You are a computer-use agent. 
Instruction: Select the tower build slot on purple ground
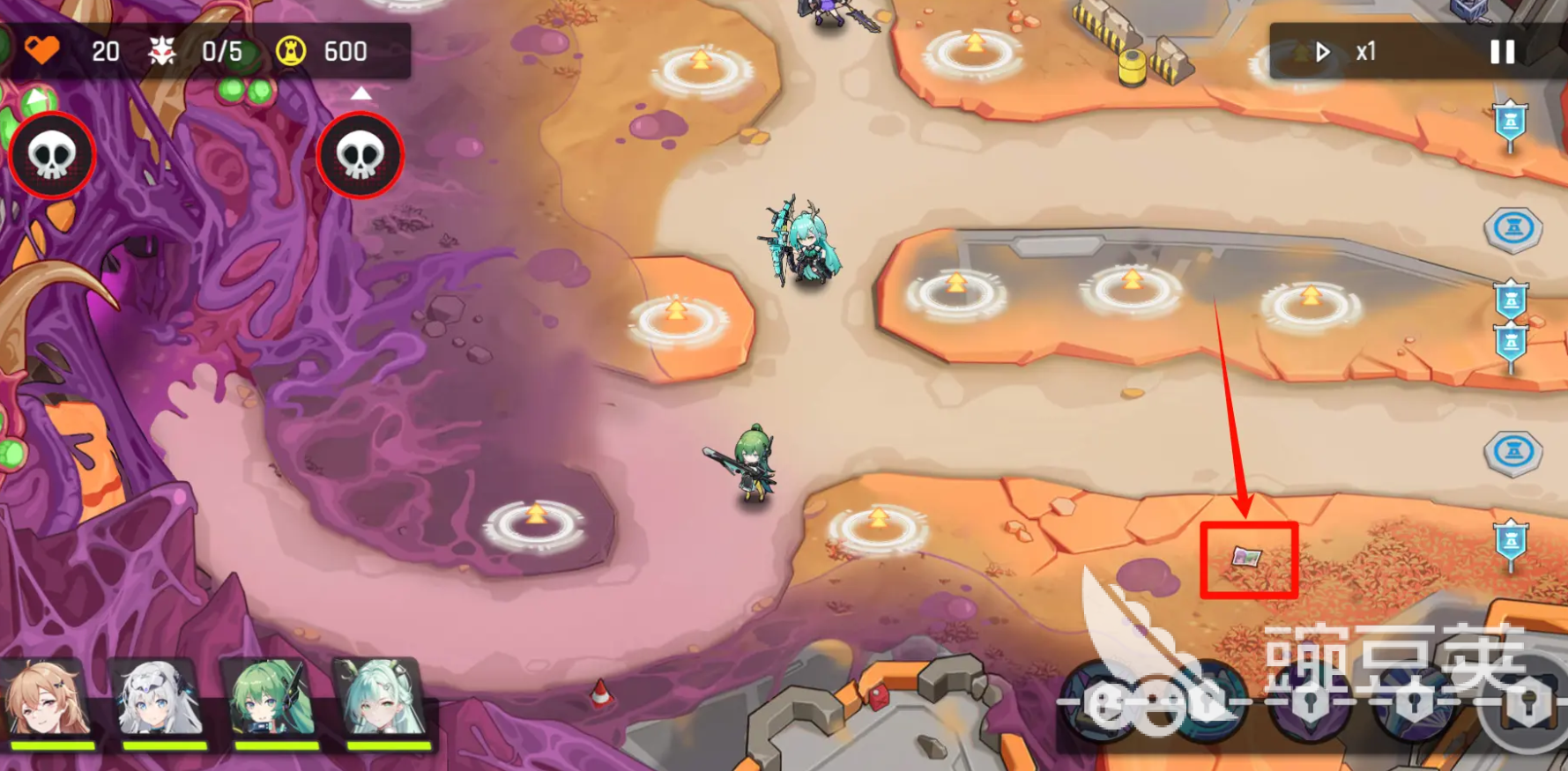[535, 523]
